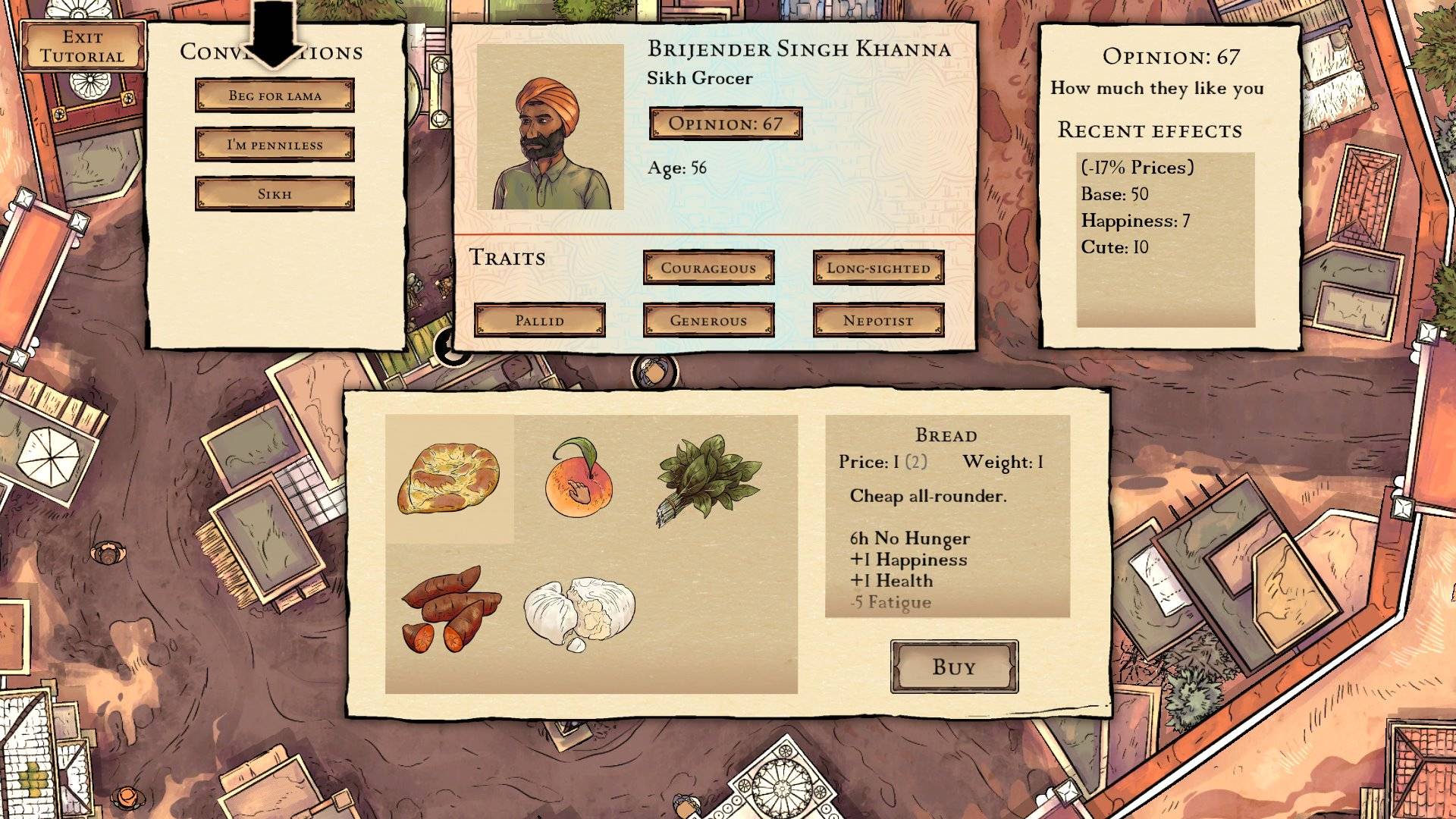This screenshot has height=819, width=1456.
Task: Exit the tutorial
Action: (83, 46)
